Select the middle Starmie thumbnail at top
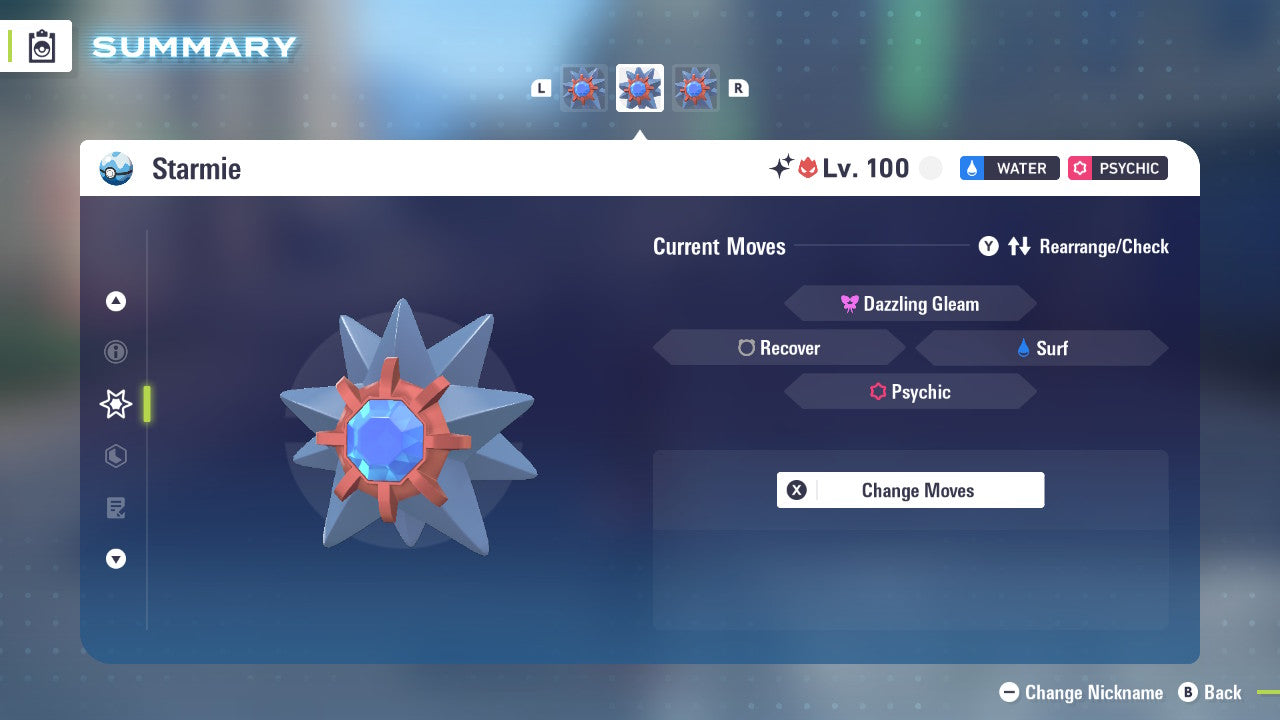 click(639, 87)
